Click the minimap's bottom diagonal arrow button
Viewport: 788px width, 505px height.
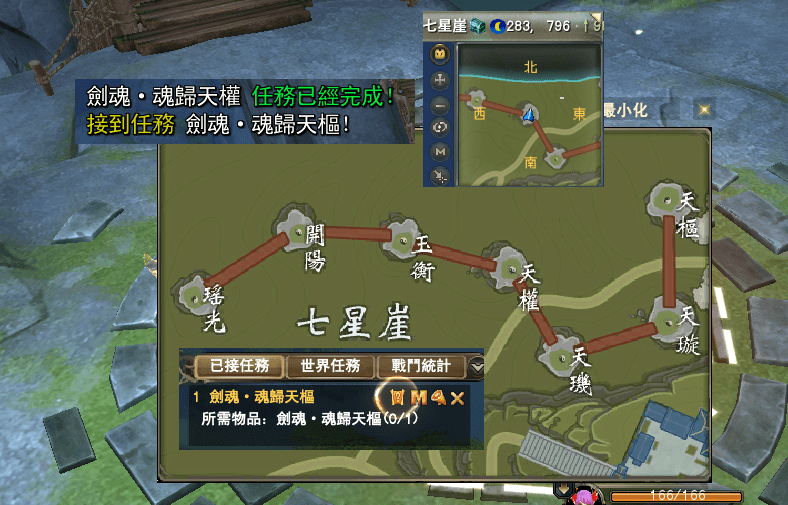[x=440, y=175]
